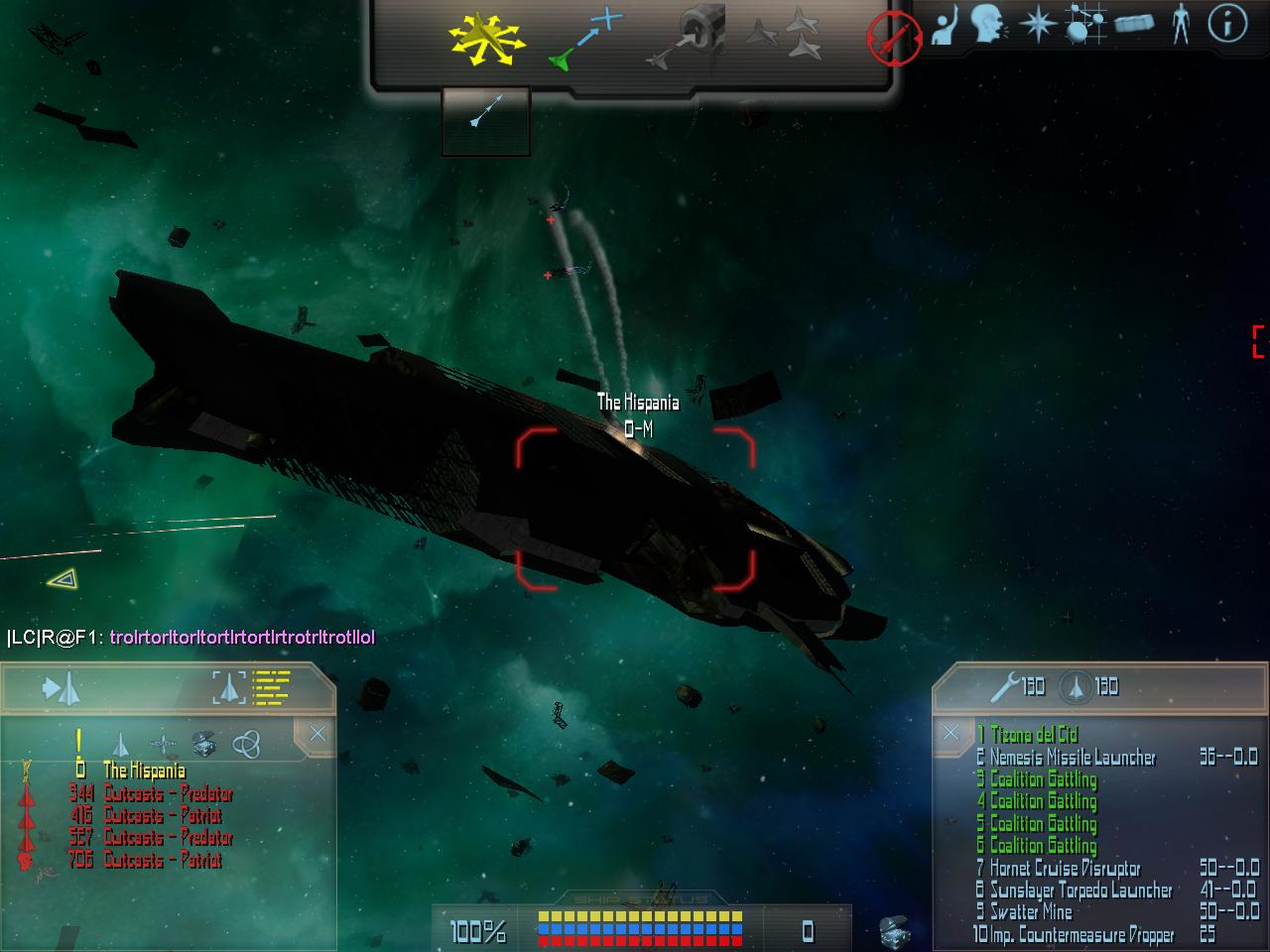
Task: Open the star-shaped nav map icon
Action: click(1037, 25)
